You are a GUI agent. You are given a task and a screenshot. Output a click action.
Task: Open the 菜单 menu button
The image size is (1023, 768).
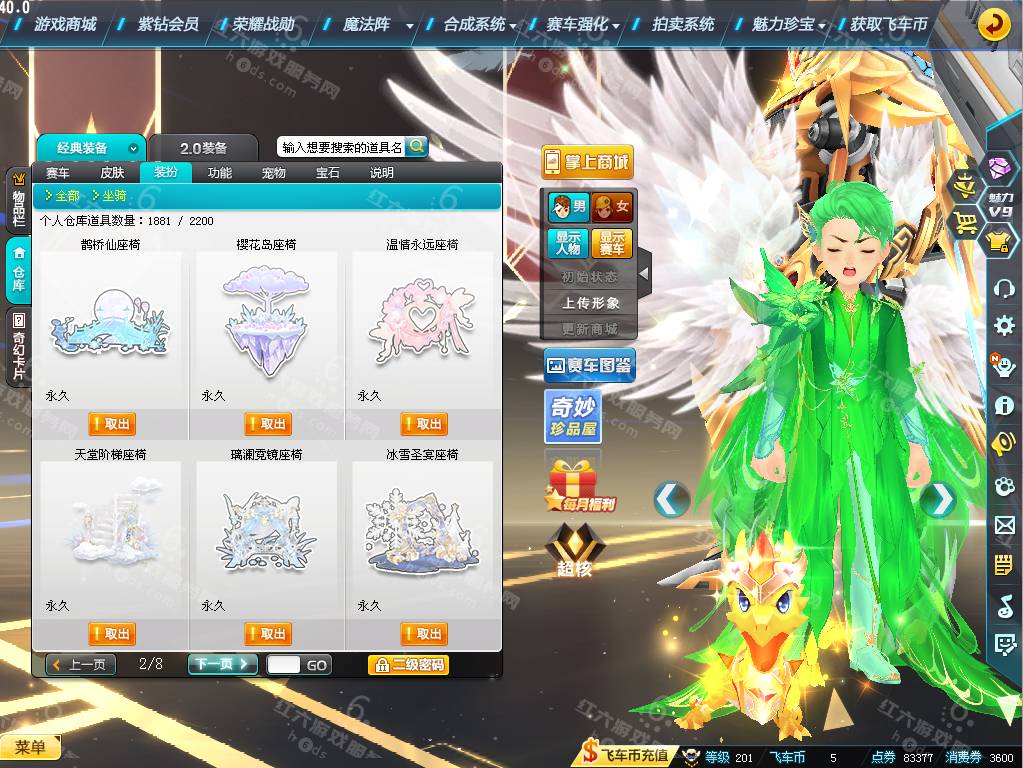click(30, 747)
